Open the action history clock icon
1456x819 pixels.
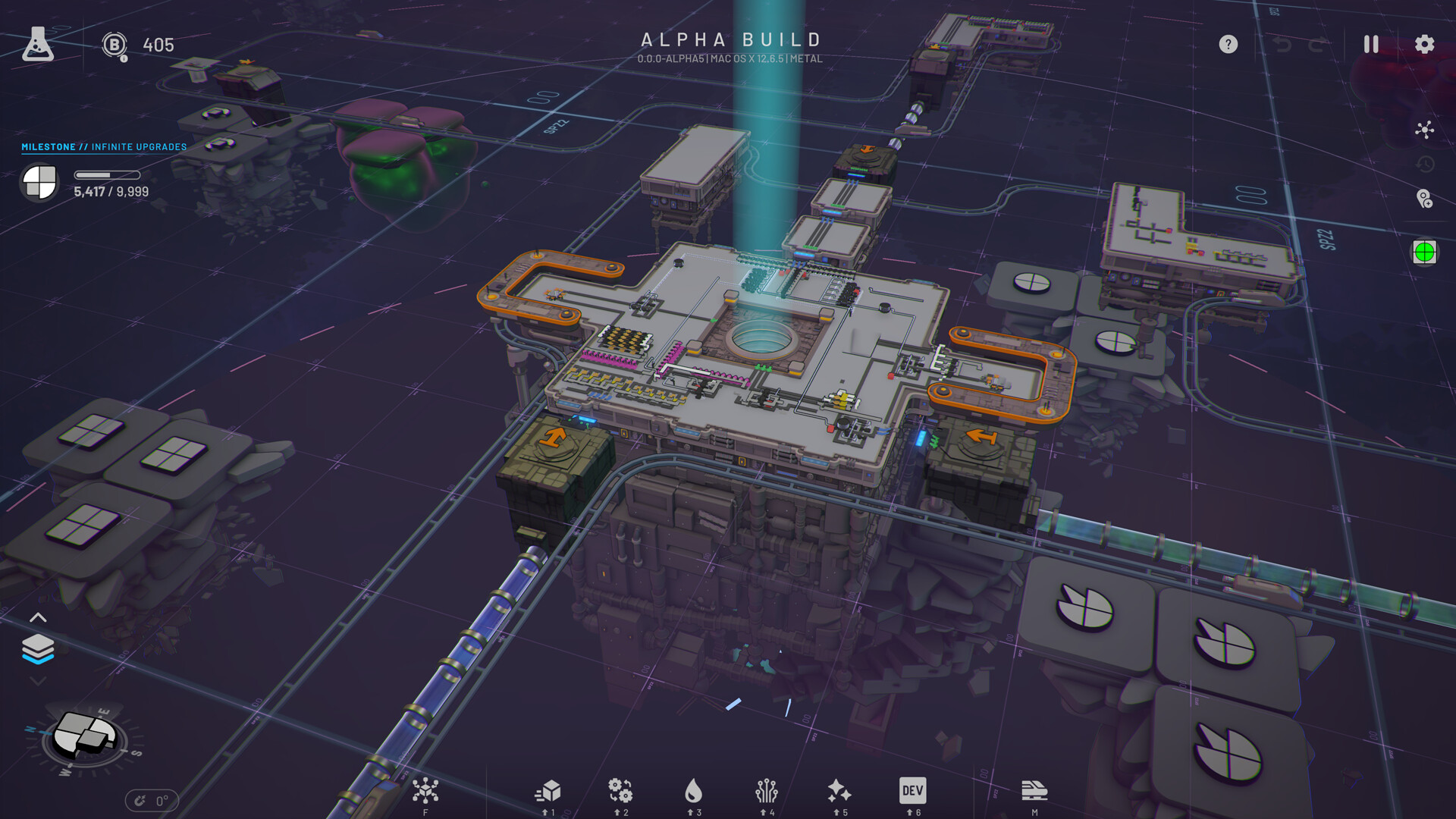(1423, 165)
